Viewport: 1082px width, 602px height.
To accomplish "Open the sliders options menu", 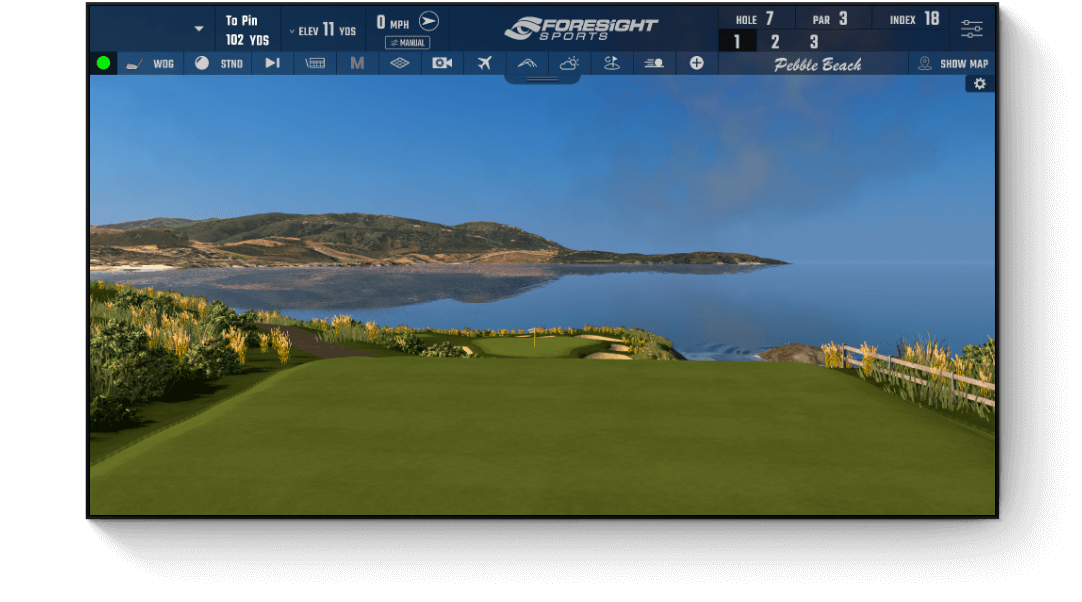I will click(x=972, y=29).
